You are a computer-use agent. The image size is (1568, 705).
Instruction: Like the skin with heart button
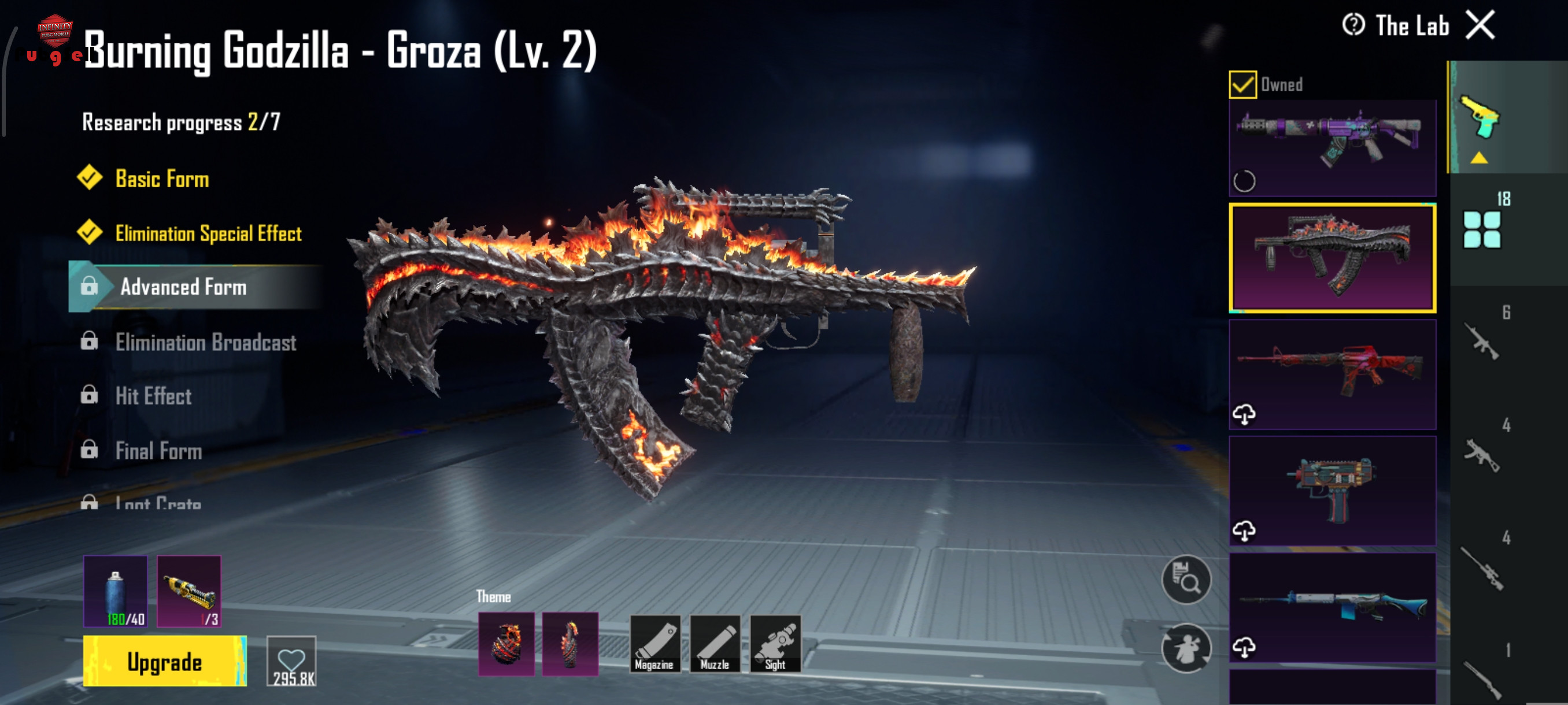click(291, 661)
